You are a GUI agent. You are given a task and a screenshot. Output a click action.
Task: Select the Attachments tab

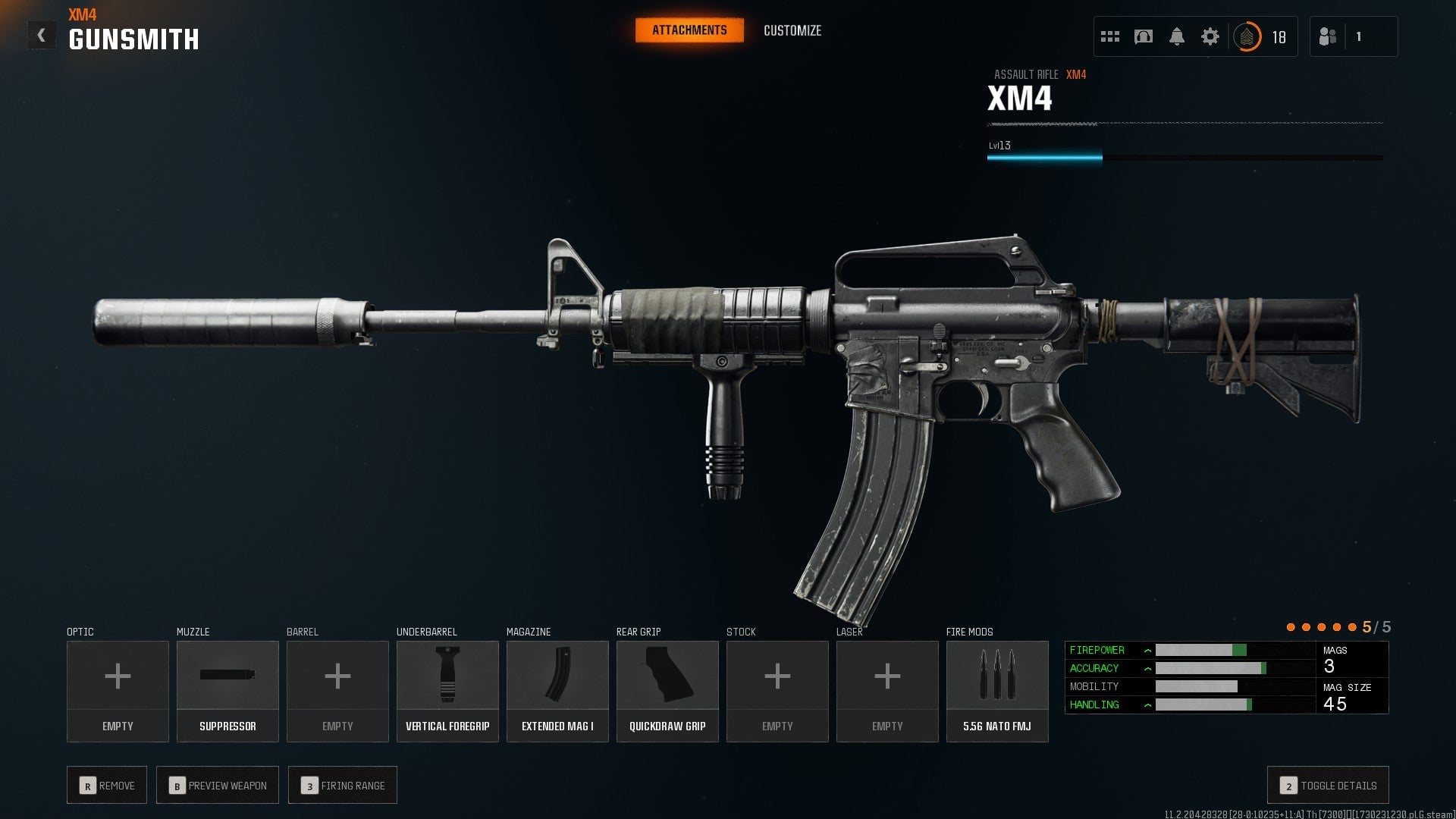click(689, 30)
